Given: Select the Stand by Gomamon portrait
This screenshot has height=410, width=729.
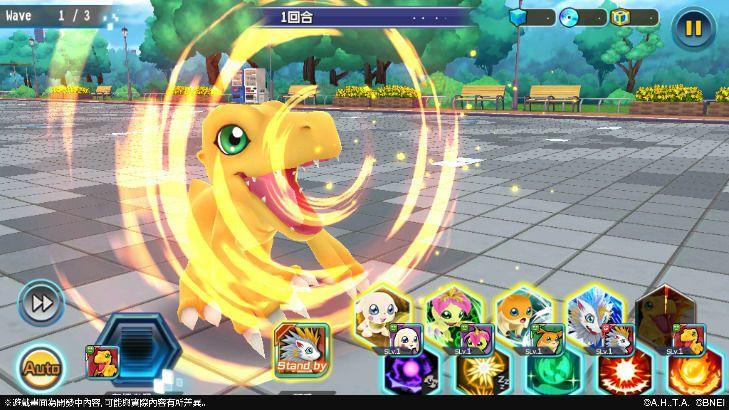Looking at the screenshot, I should [300, 350].
